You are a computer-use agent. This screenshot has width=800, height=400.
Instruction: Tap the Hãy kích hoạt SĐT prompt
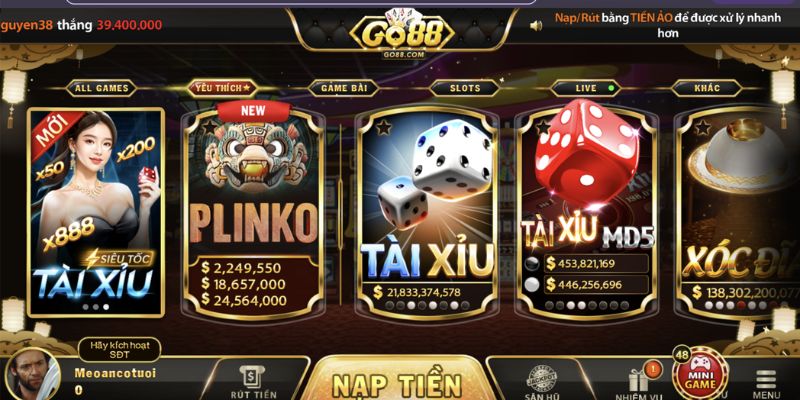[118, 349]
